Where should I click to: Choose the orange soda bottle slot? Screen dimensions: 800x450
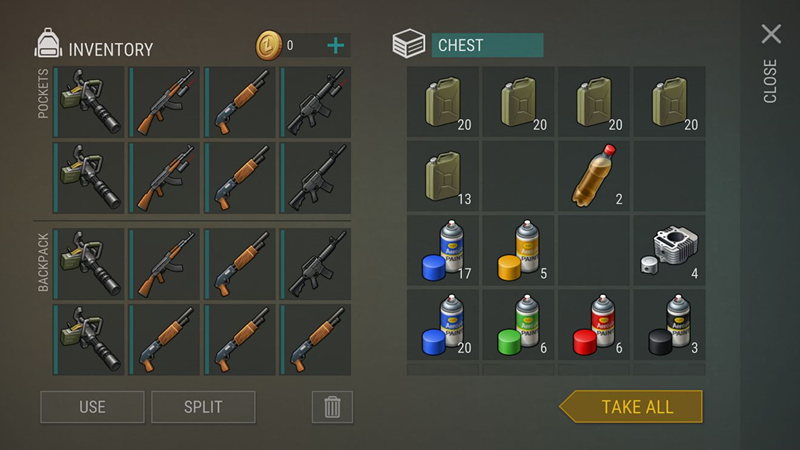(x=595, y=176)
